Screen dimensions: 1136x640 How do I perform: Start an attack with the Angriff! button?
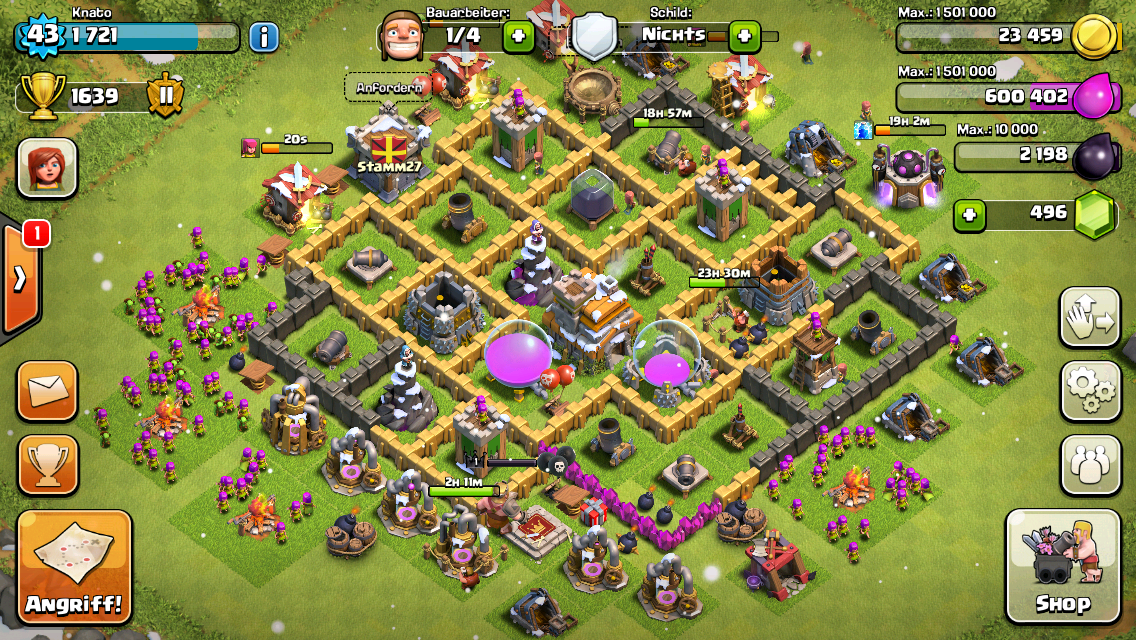(74, 567)
